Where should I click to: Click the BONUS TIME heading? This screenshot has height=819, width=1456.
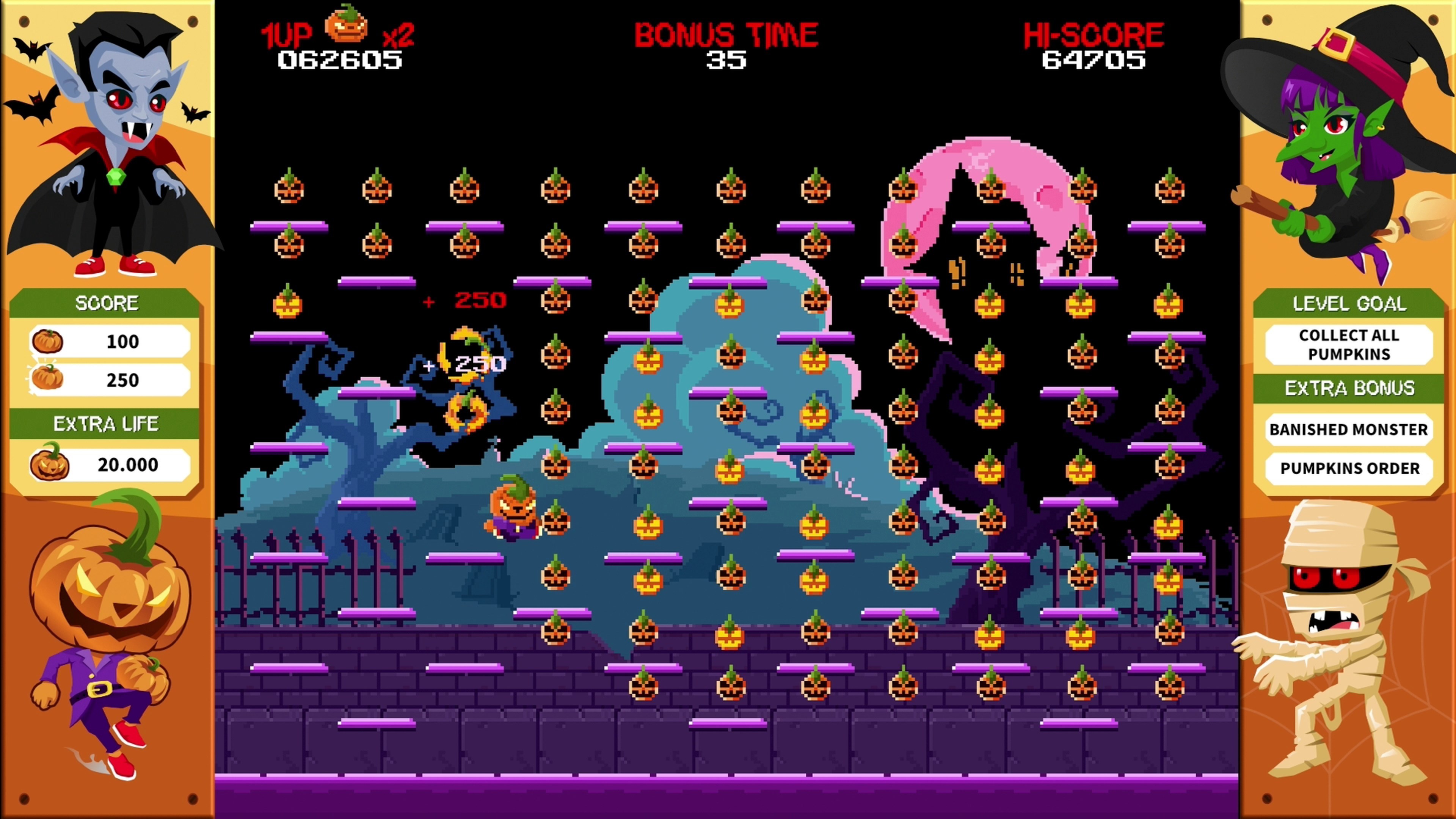(726, 32)
